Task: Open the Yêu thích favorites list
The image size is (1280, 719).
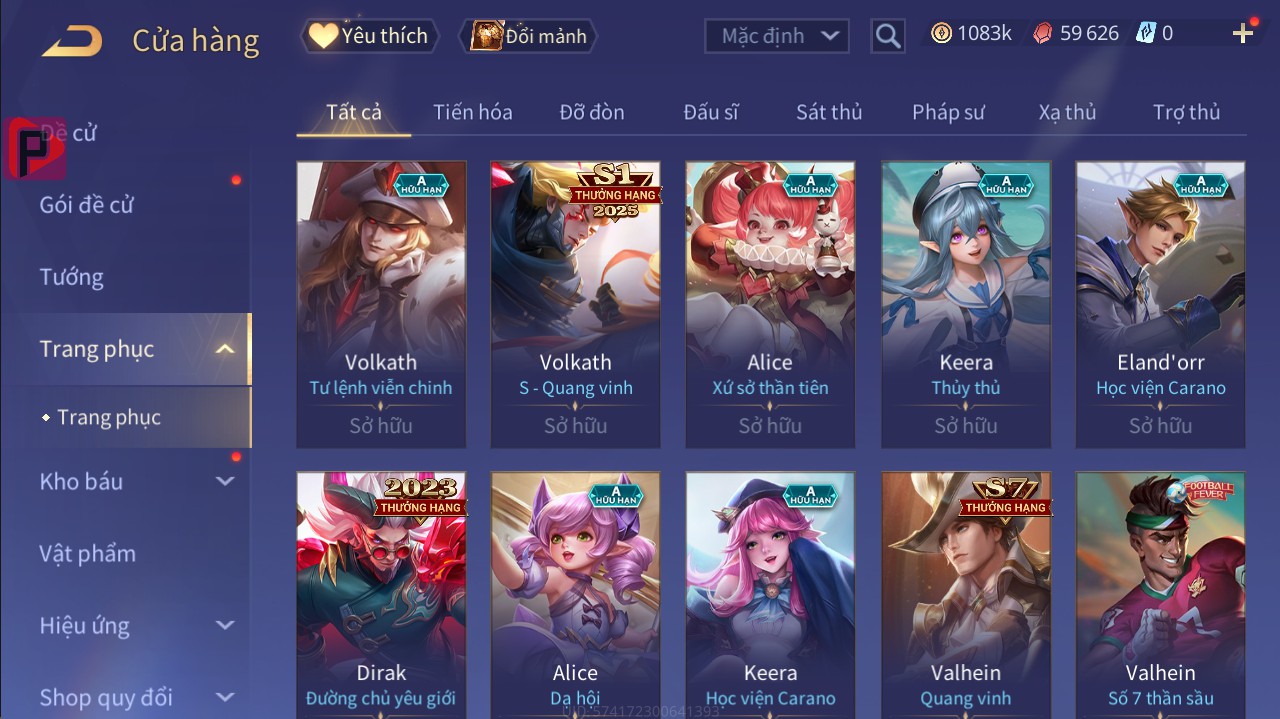Action: (x=368, y=36)
